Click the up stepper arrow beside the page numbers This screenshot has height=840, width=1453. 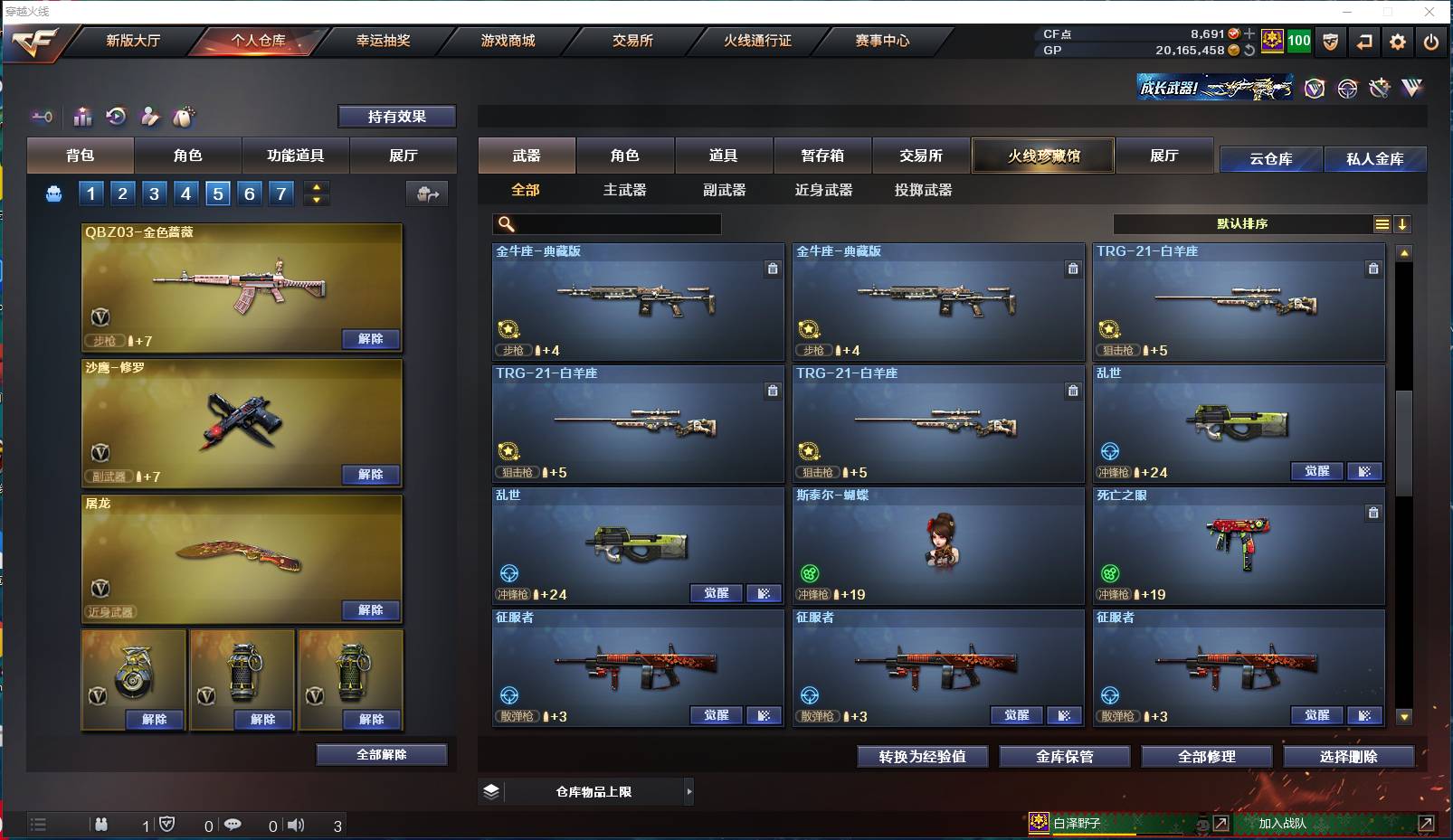[x=316, y=187]
